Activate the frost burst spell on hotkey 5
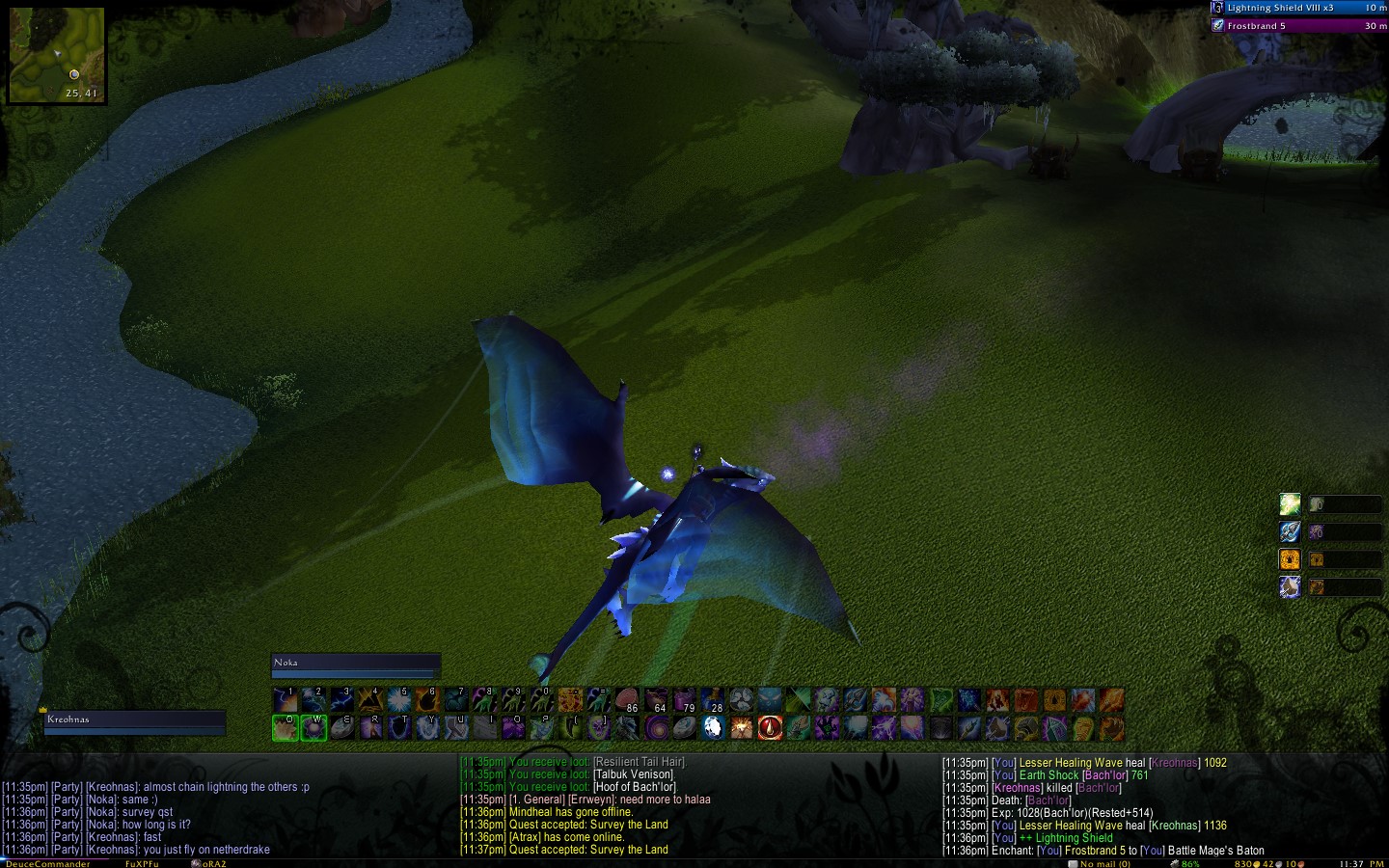Image resolution: width=1389 pixels, height=868 pixels. pyautogui.click(x=399, y=699)
